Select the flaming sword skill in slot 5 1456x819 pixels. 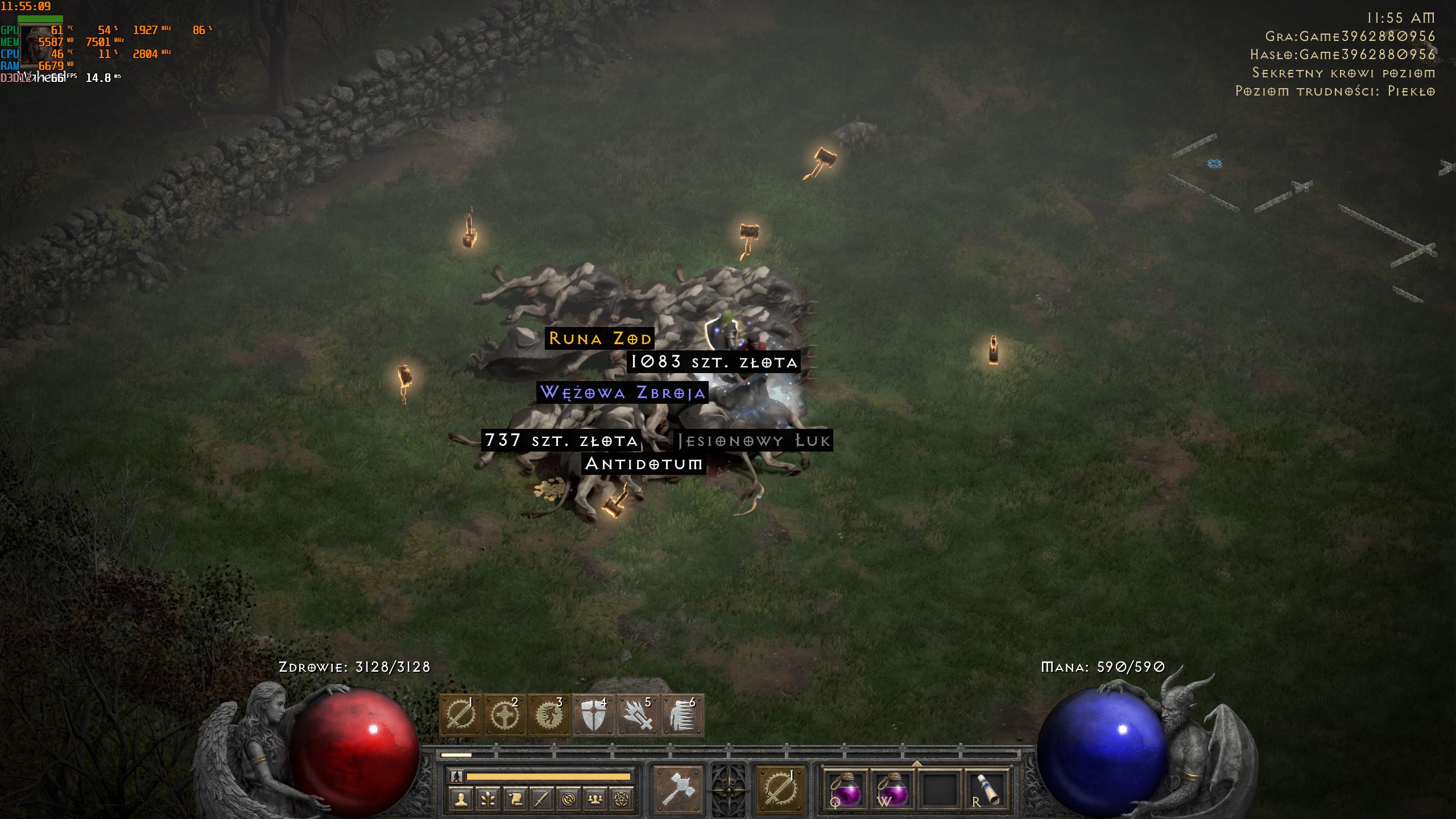pyautogui.click(x=638, y=715)
